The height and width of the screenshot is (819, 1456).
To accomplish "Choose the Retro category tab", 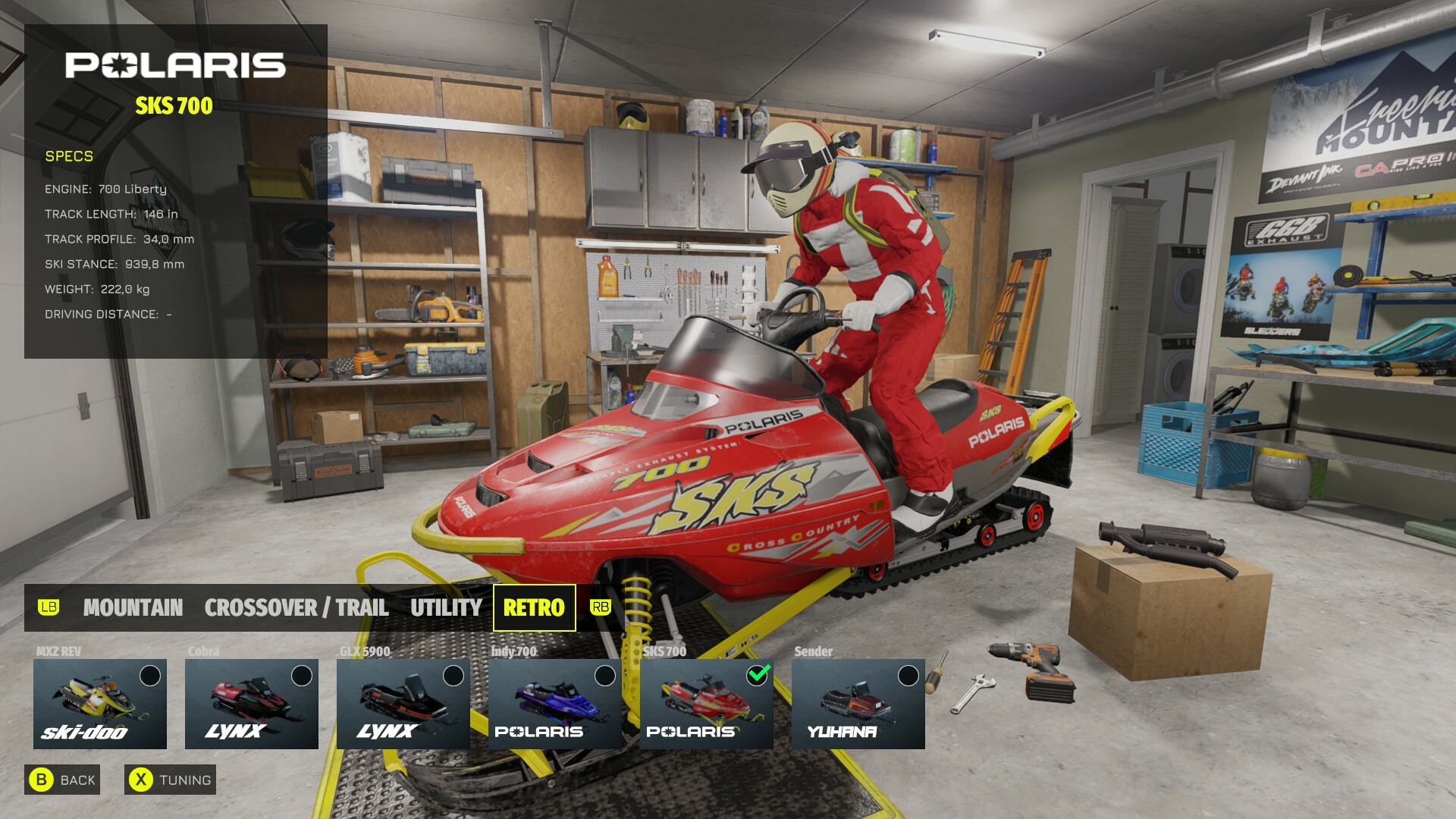I will click(534, 607).
